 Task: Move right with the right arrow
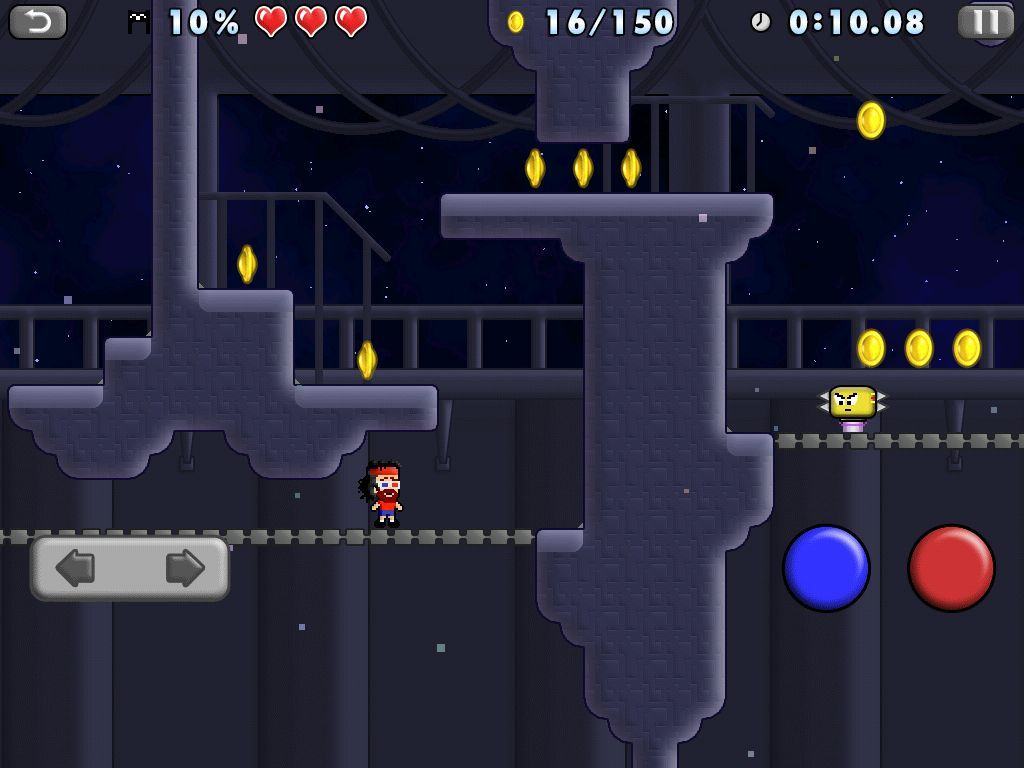[184, 568]
